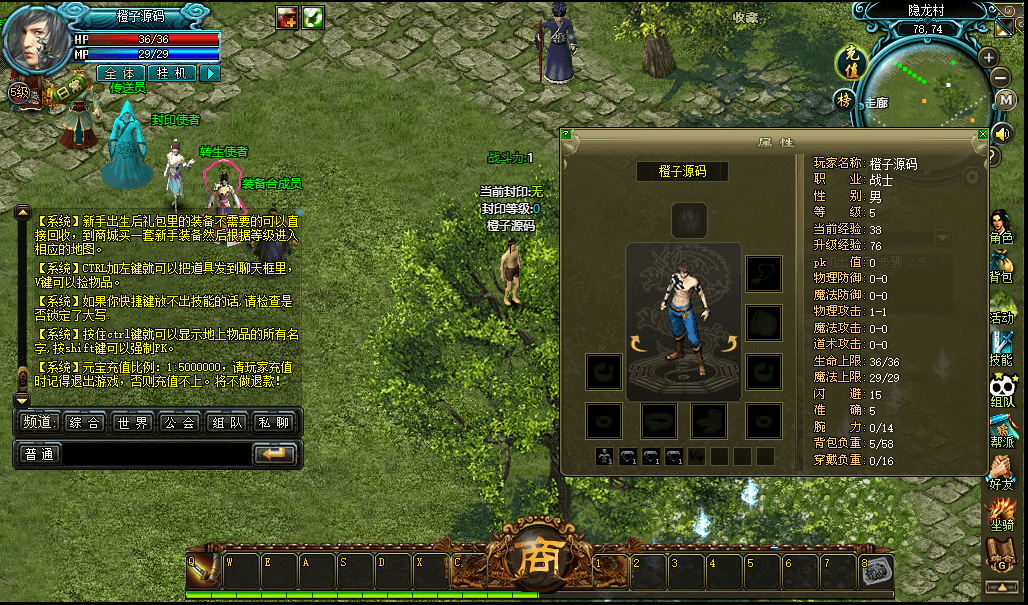Click the 挂机 auto-battle button
The height and width of the screenshot is (605, 1028).
pos(172,73)
